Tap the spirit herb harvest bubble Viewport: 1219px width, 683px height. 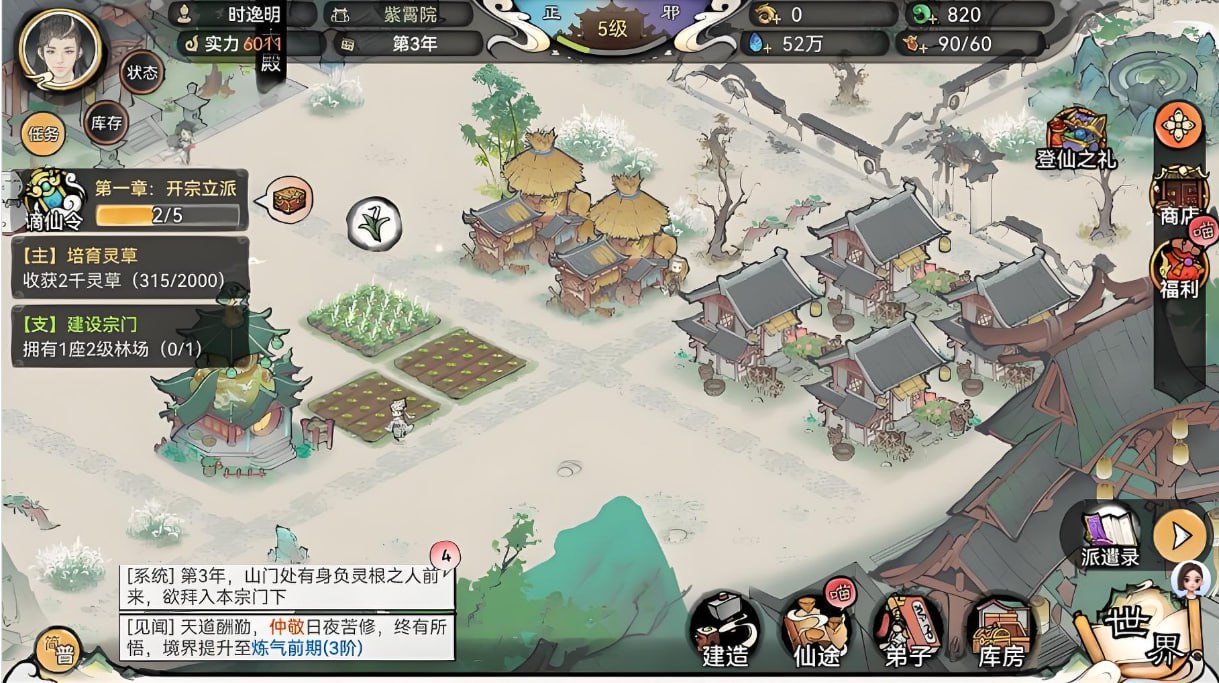pyautogui.click(x=374, y=222)
